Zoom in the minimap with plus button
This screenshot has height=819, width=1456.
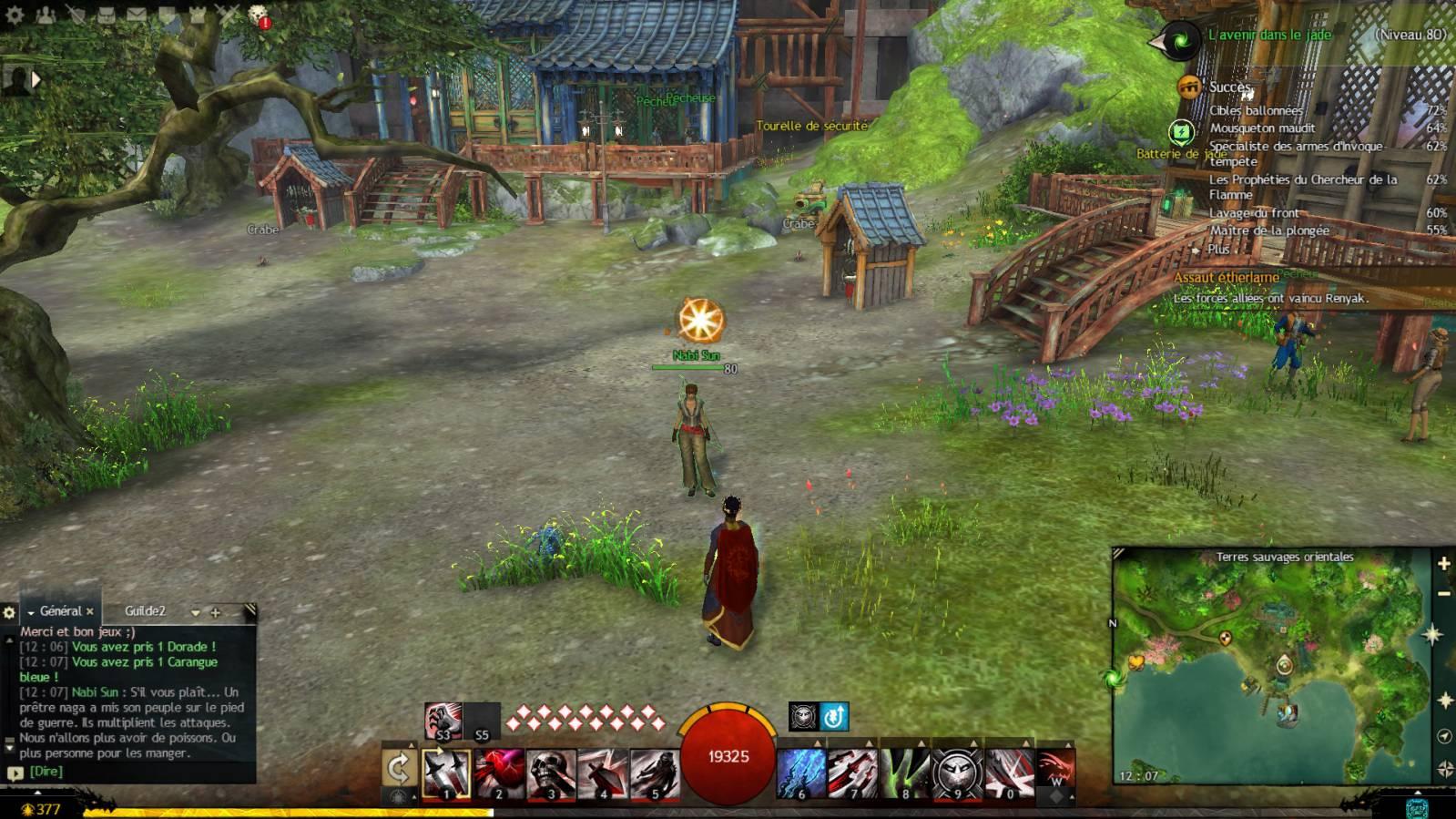pyautogui.click(x=1444, y=564)
